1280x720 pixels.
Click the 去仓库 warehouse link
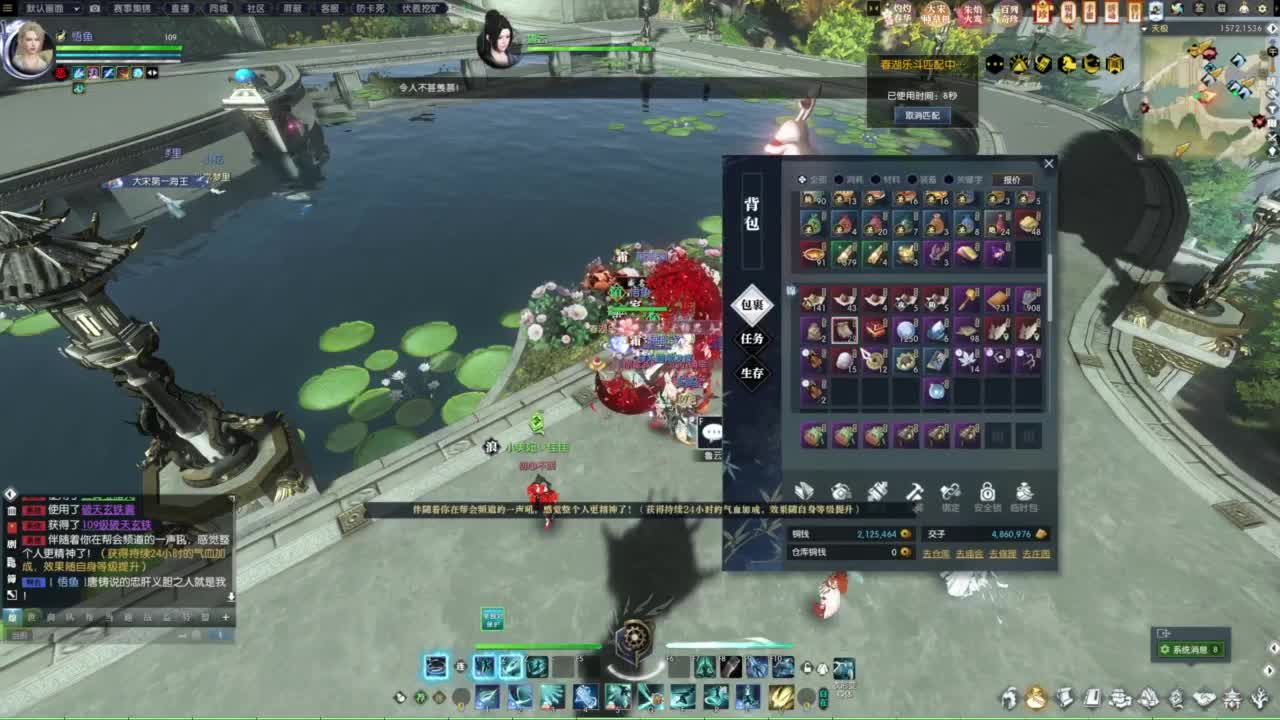(x=936, y=553)
